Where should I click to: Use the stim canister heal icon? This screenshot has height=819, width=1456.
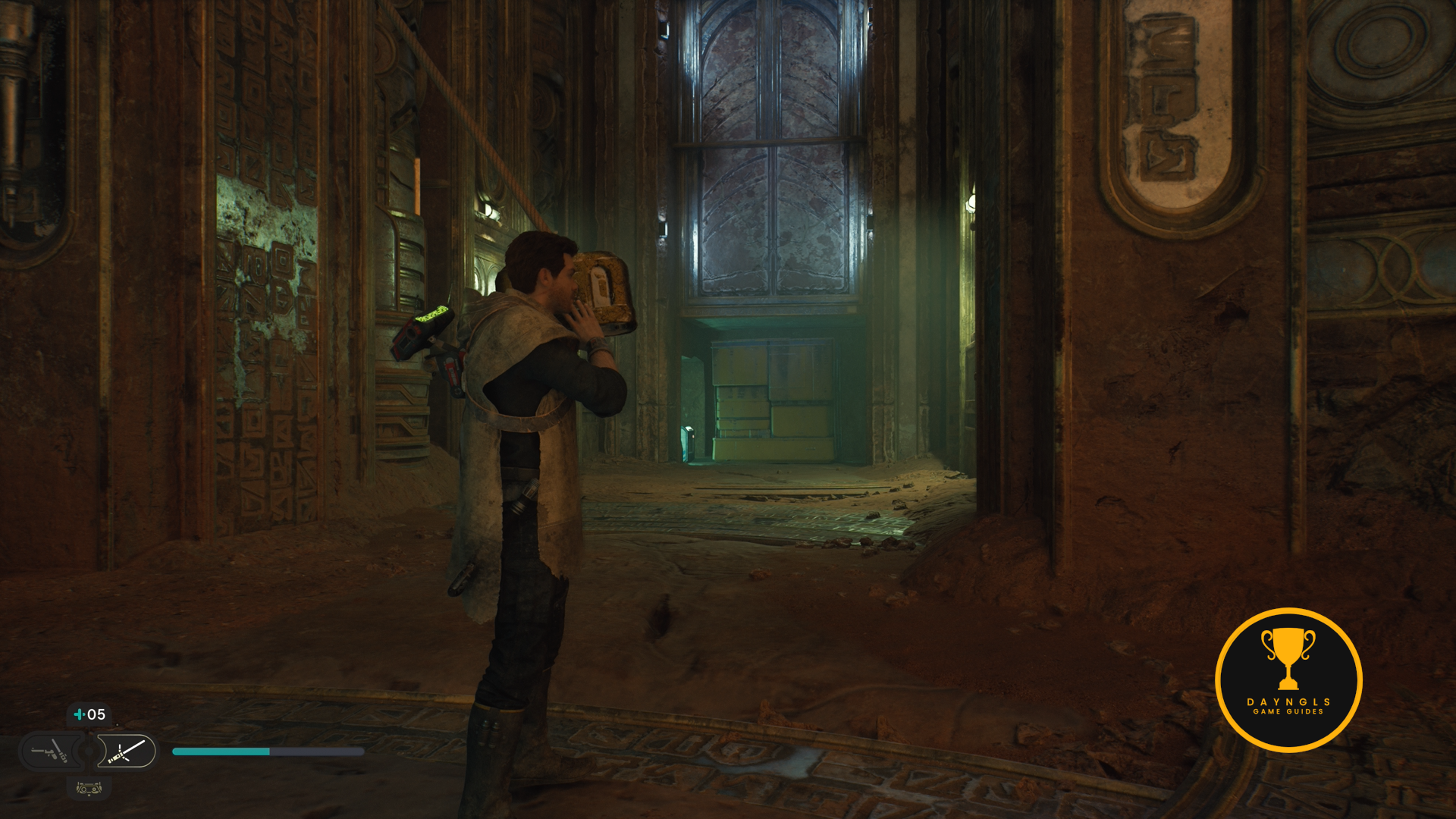(79, 714)
